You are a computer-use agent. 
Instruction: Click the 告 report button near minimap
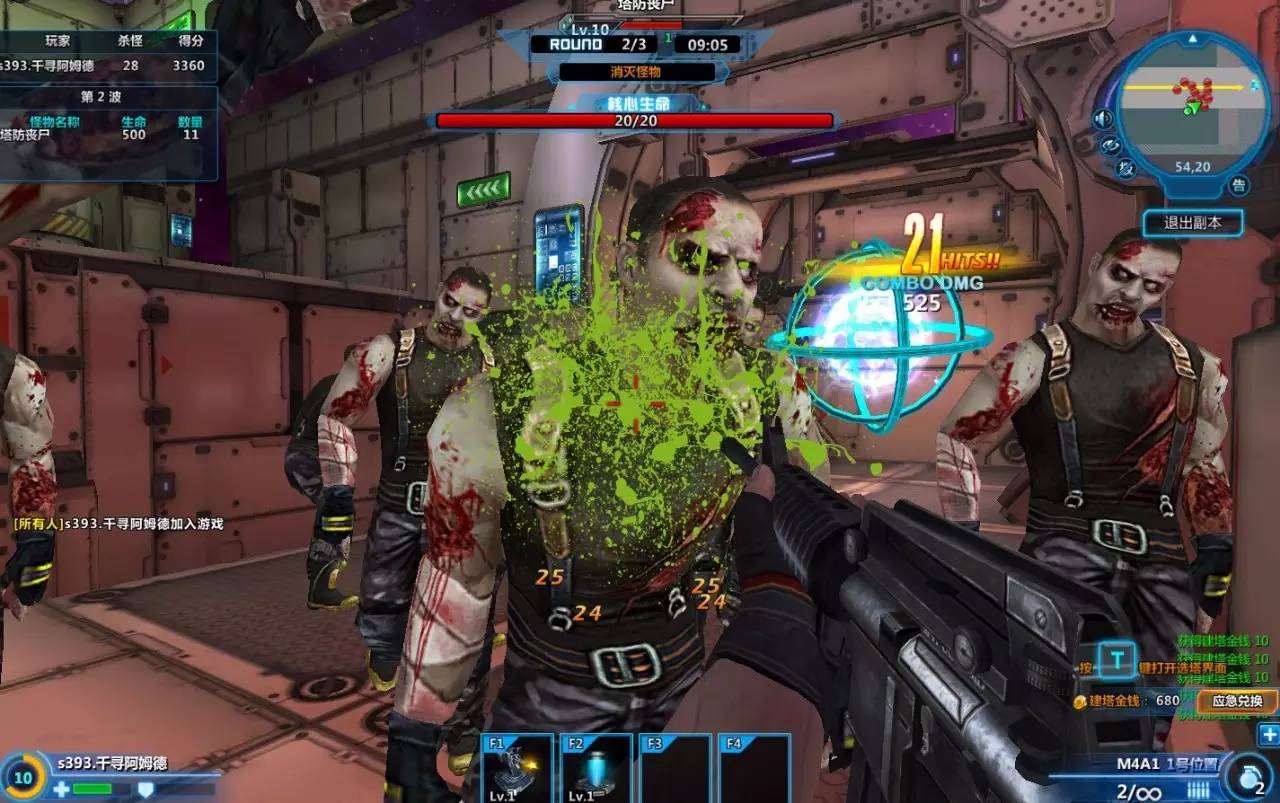point(1239,186)
